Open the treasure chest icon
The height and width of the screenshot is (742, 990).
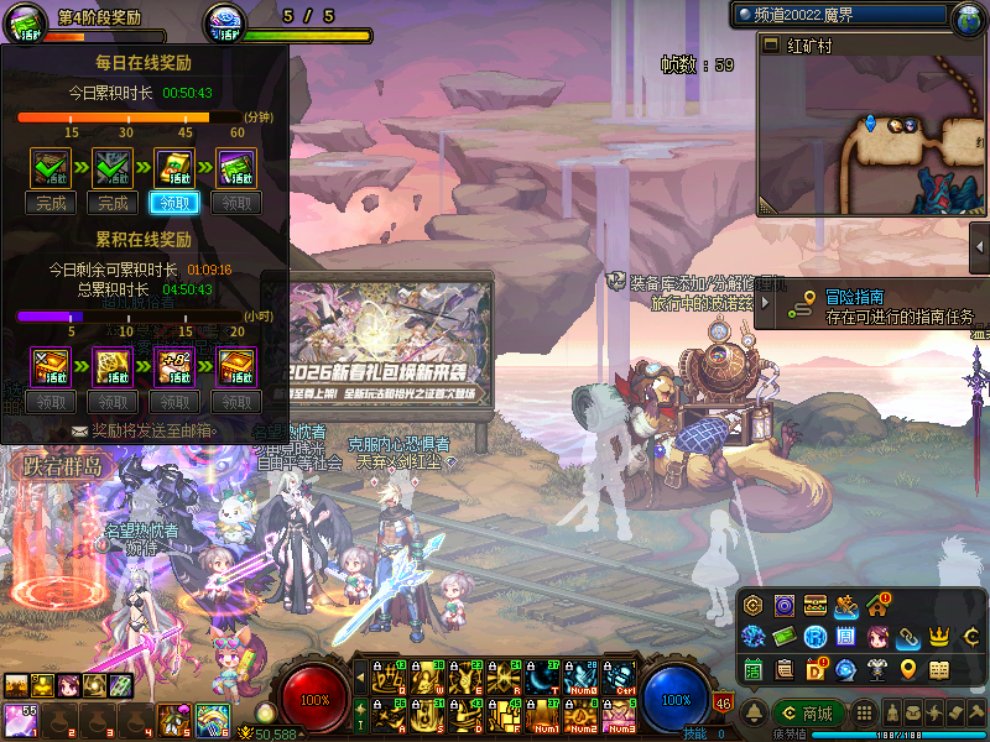tap(814, 606)
